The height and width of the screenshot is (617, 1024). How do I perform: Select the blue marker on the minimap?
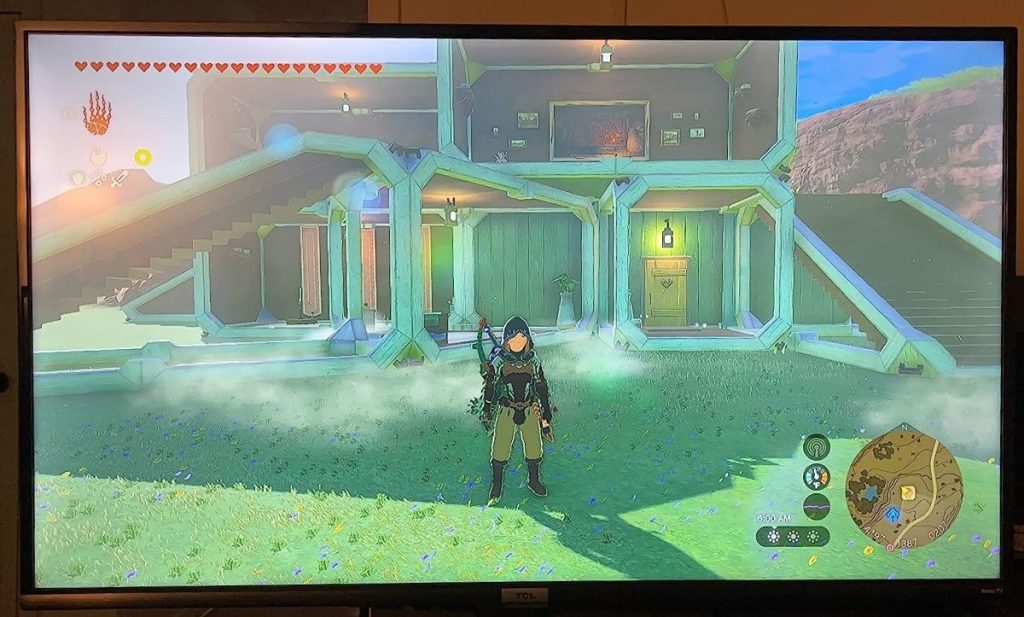click(x=892, y=514)
